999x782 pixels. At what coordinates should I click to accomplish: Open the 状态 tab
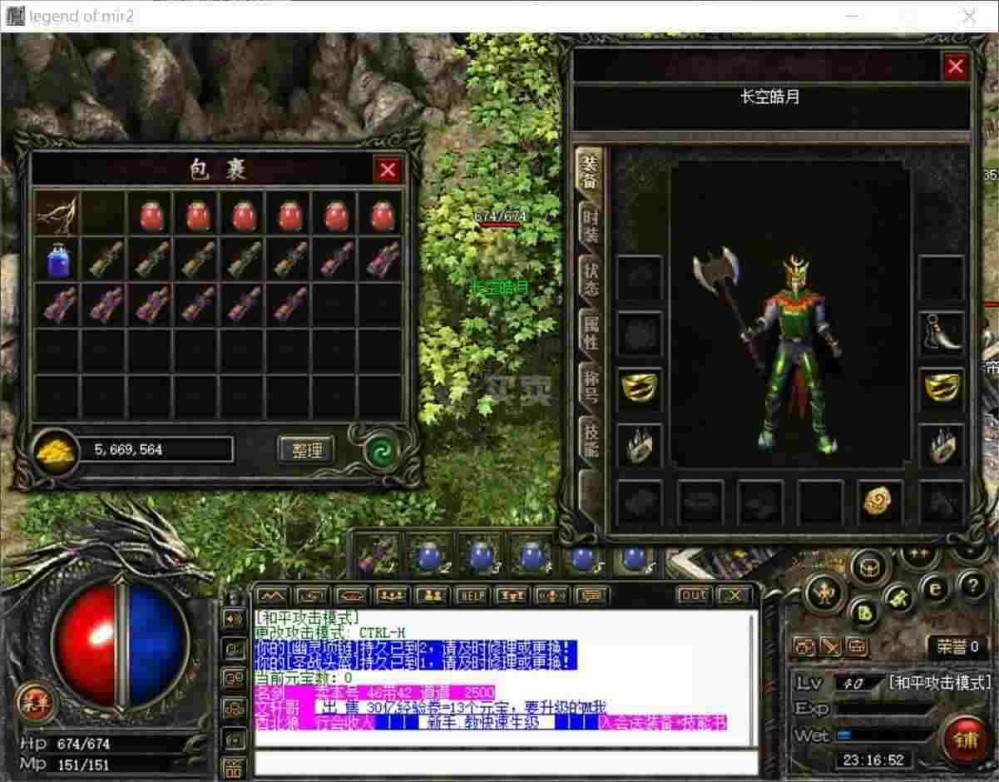click(x=590, y=281)
